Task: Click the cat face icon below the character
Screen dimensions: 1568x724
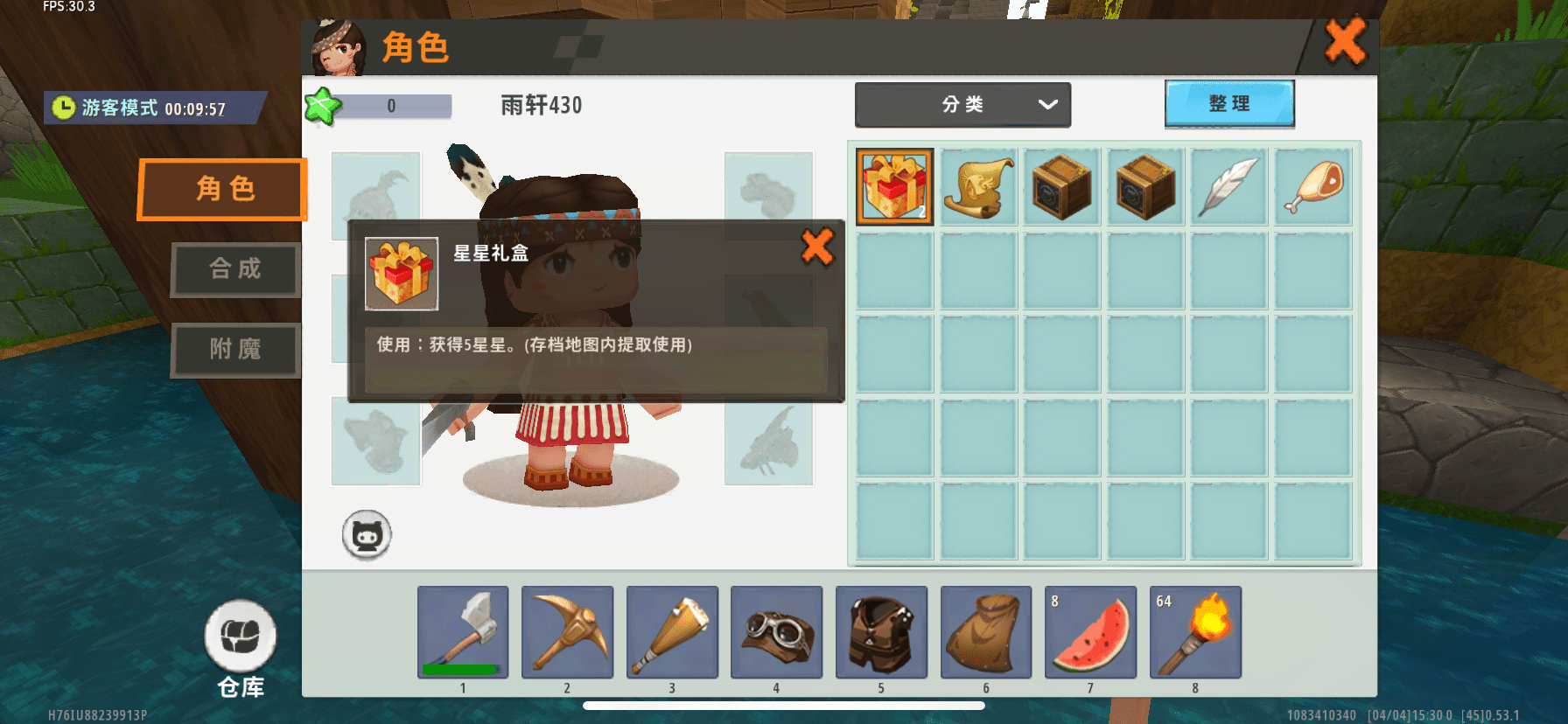Action: click(367, 534)
